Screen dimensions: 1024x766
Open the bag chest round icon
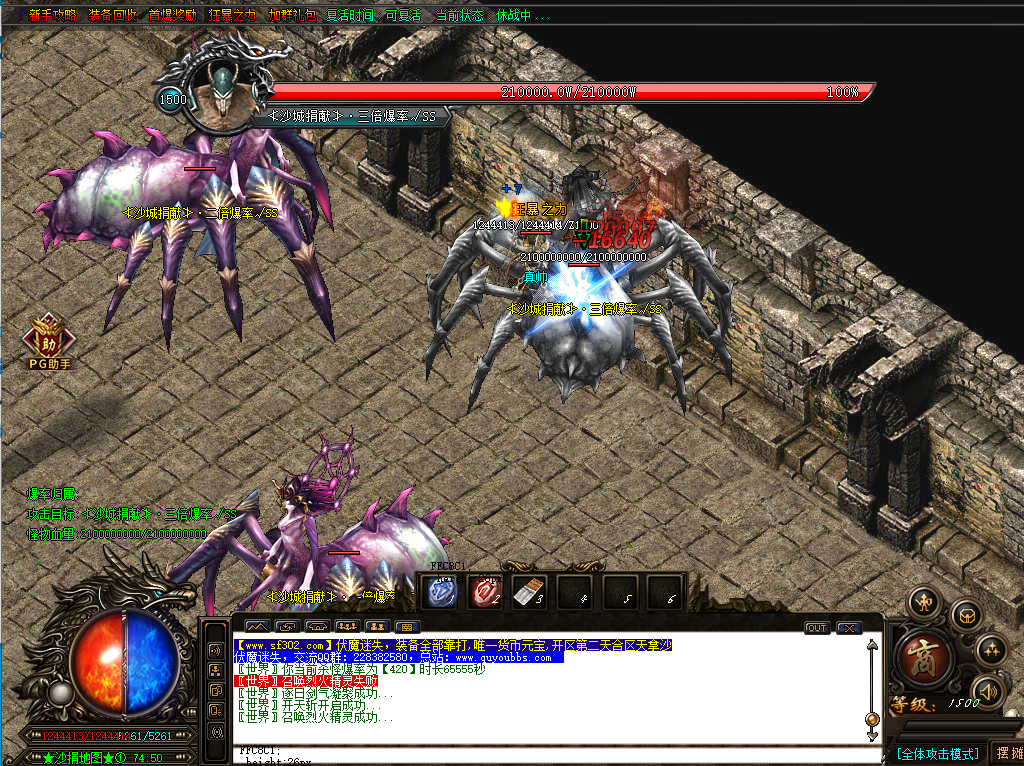pyautogui.click(x=966, y=614)
